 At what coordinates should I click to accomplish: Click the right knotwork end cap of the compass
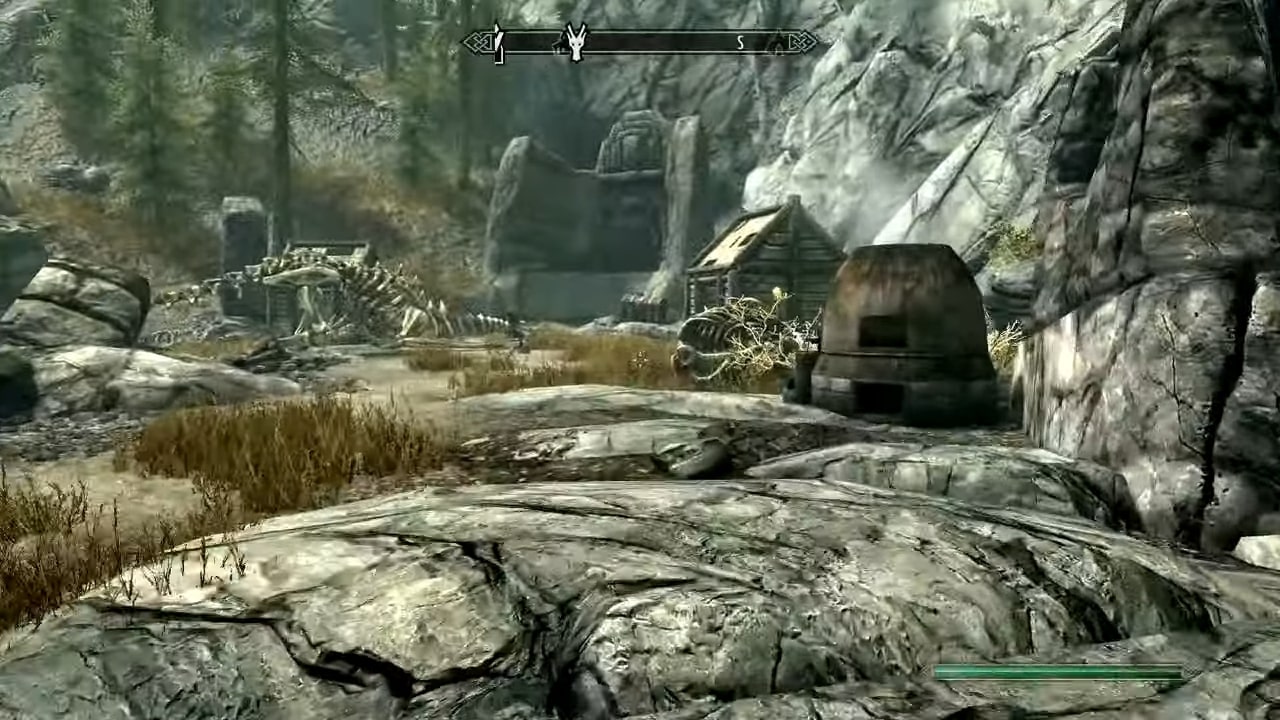click(x=804, y=42)
